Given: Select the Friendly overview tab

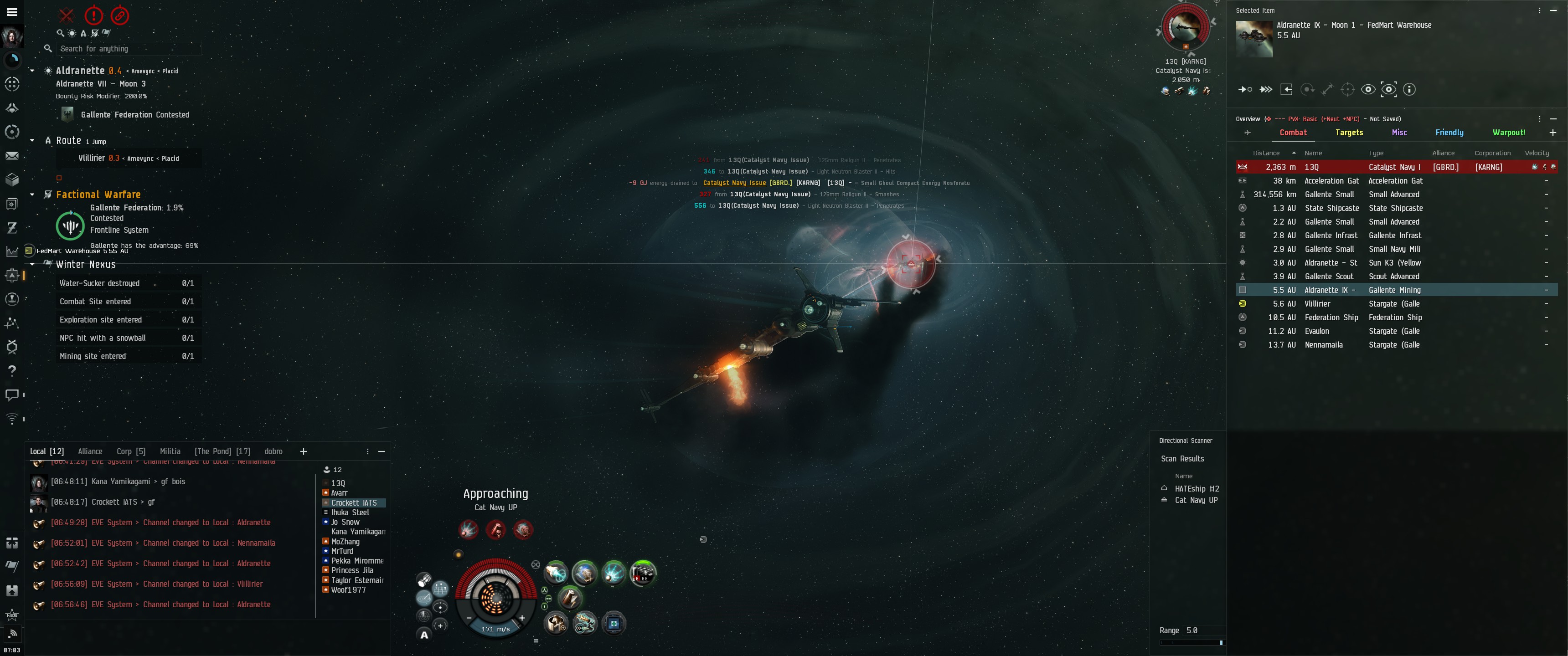Looking at the screenshot, I should click(x=1449, y=133).
